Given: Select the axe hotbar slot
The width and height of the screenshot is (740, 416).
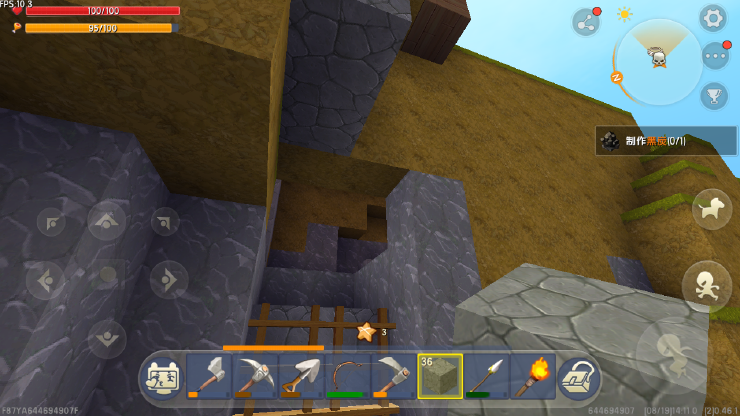Looking at the screenshot, I should (x=209, y=376).
